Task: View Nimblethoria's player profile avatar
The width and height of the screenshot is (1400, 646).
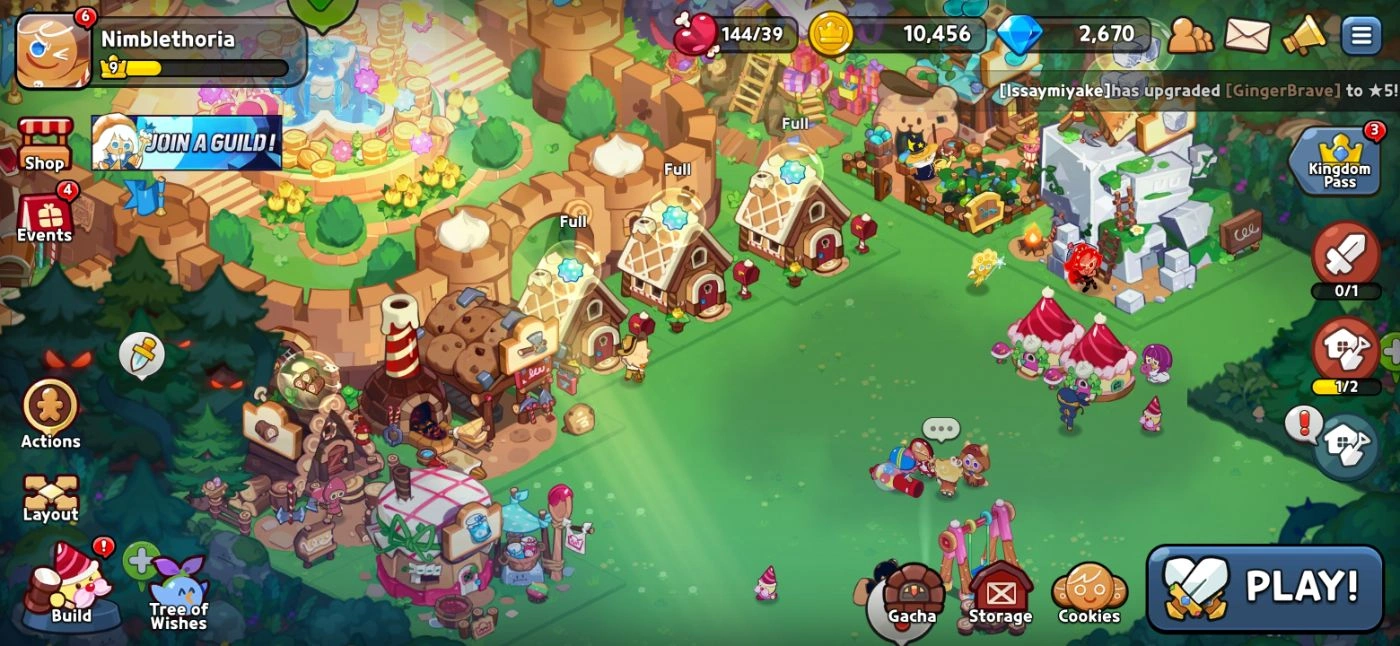Action: (53, 50)
